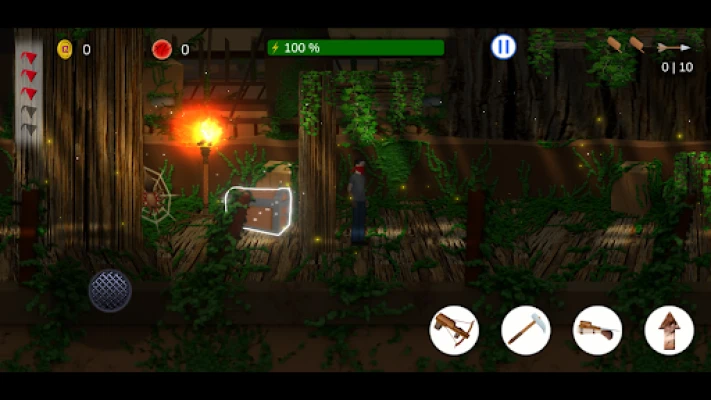Jump with the up arrow button

click(669, 330)
